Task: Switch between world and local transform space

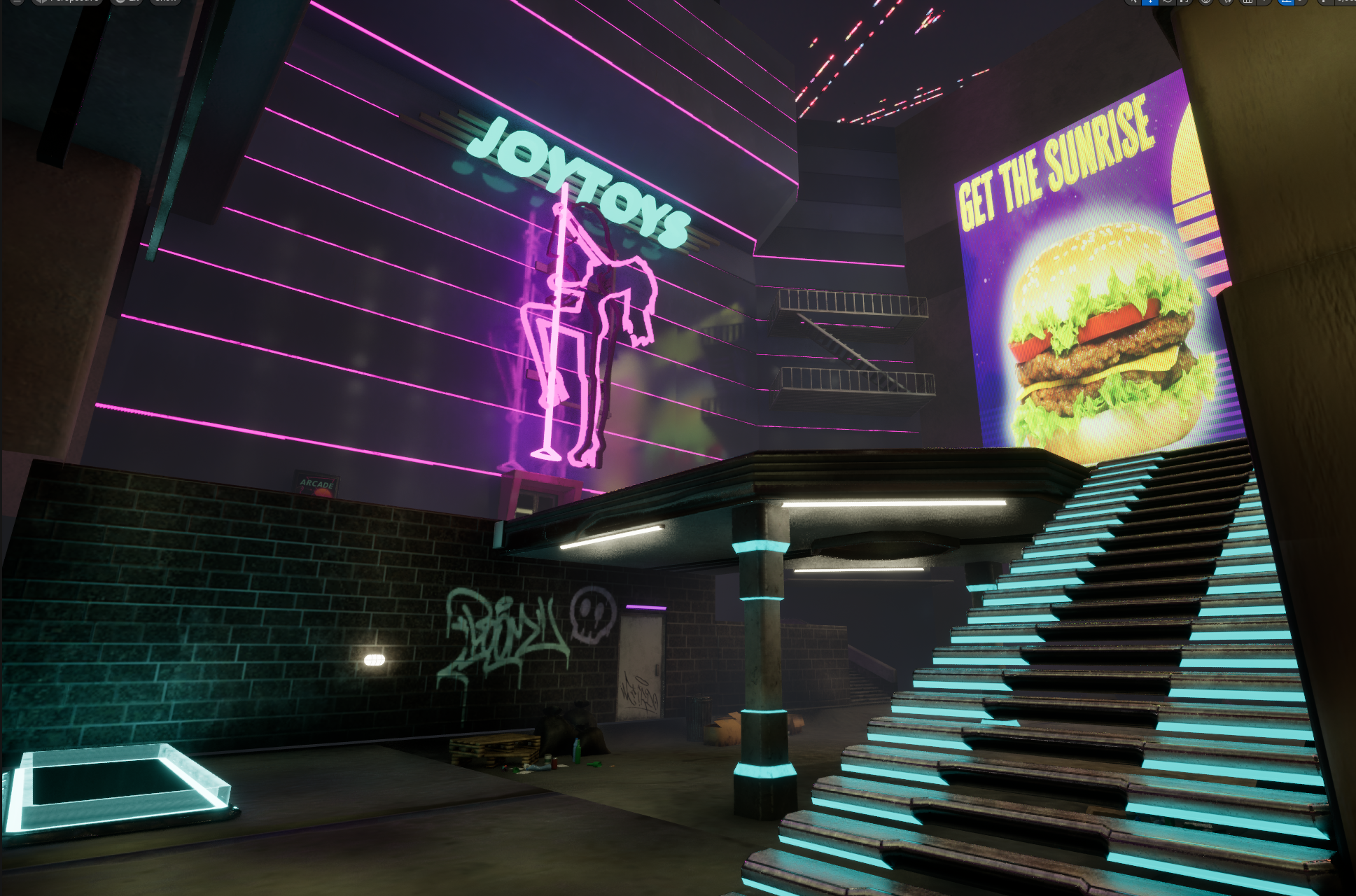Action: pyautogui.click(x=1206, y=3)
